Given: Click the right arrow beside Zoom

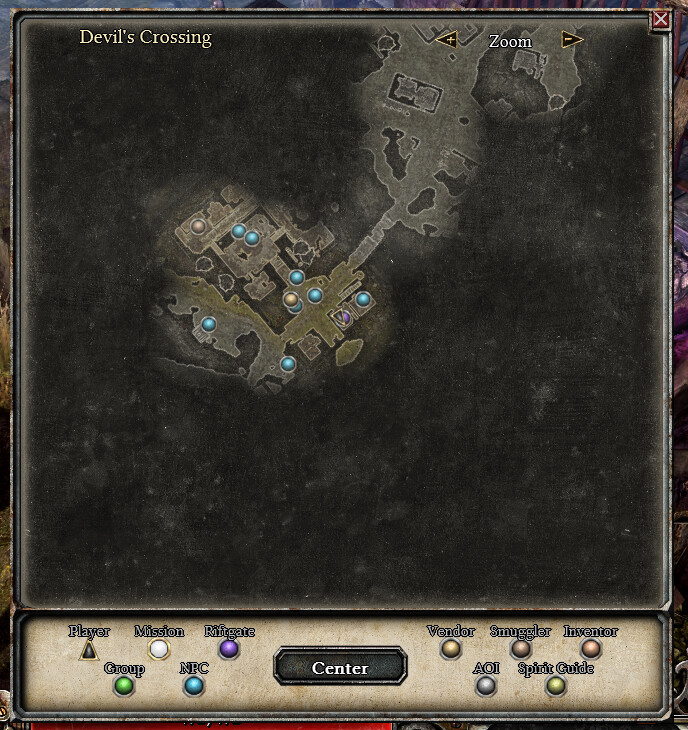Looking at the screenshot, I should point(572,40).
